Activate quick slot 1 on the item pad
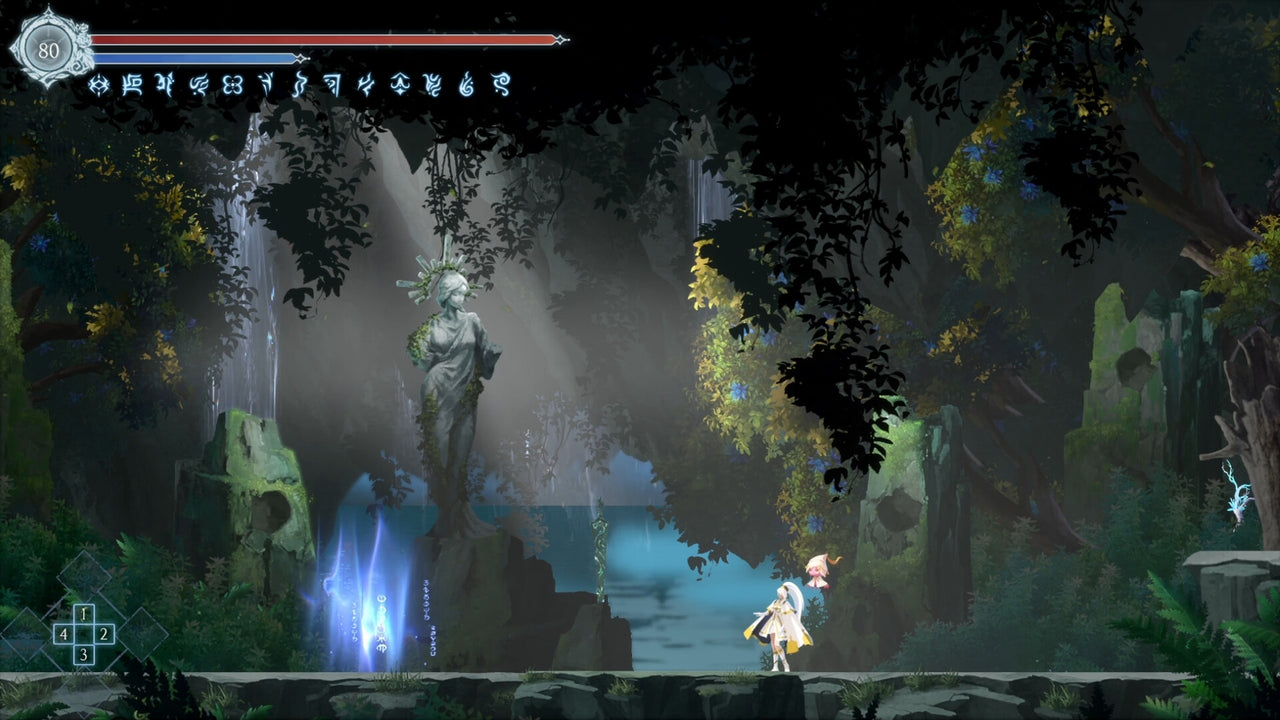The image size is (1280, 720). 83,614
